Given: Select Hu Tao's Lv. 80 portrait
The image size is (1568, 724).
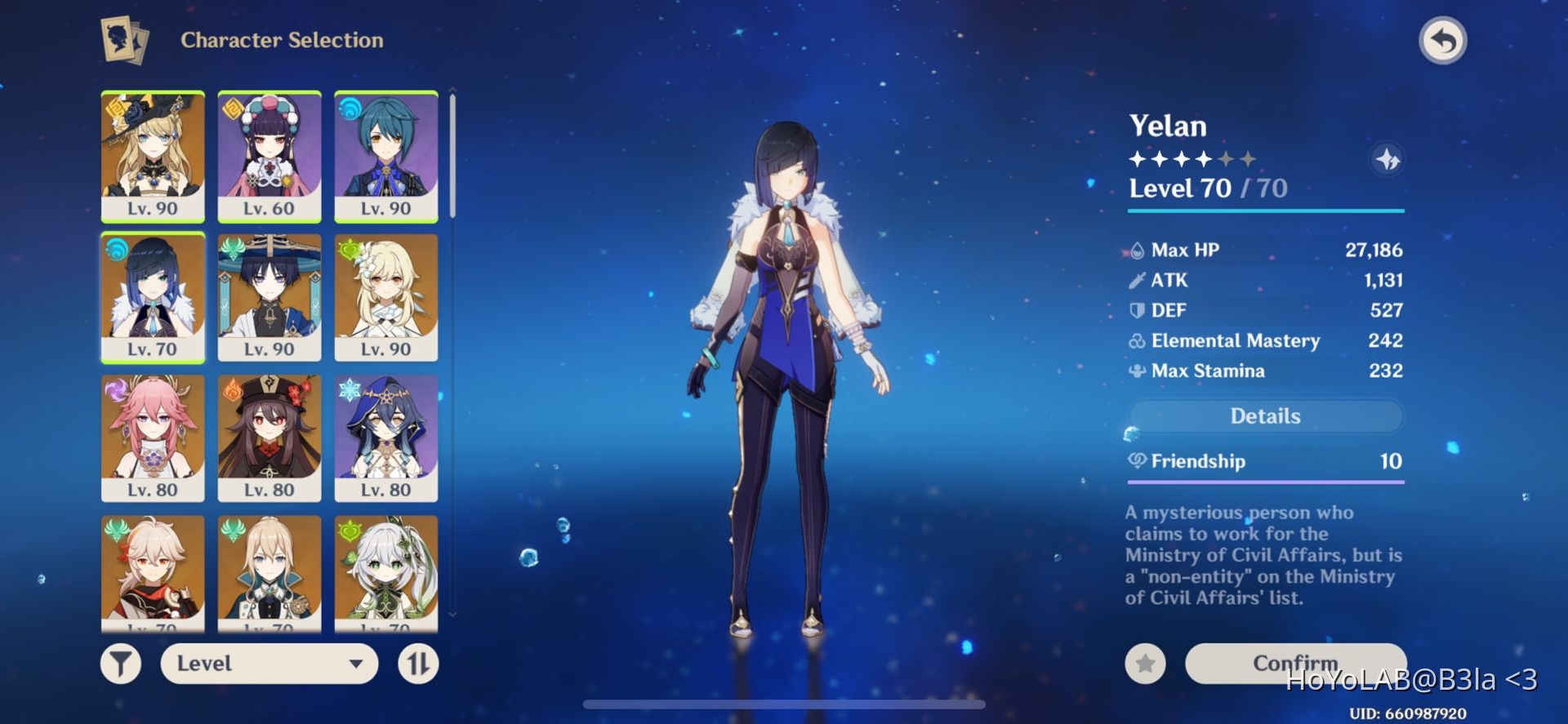Looking at the screenshot, I should [x=269, y=438].
